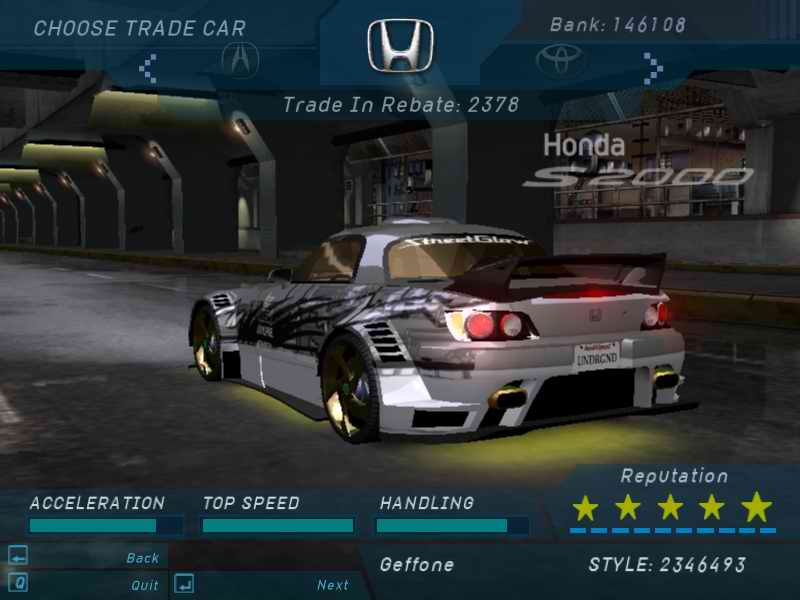Select the Toyota manufacturer logo

[561, 62]
